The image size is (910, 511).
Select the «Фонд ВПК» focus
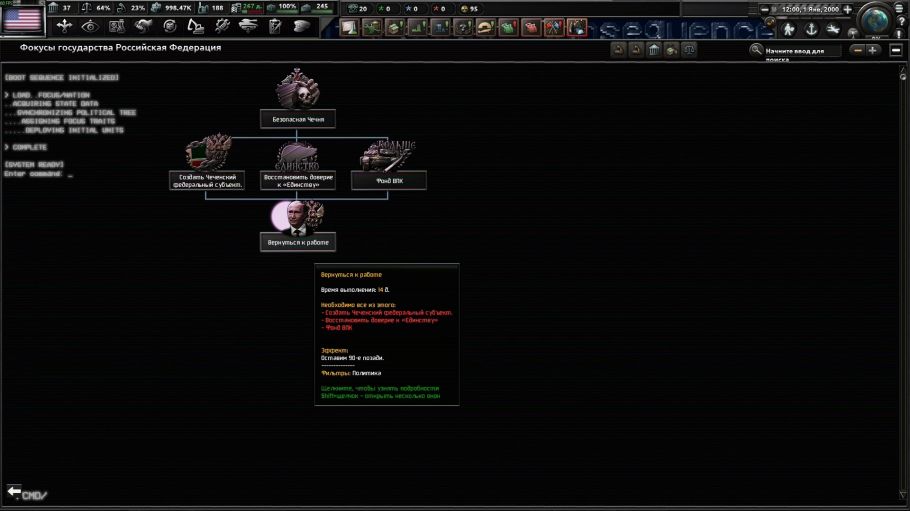(390, 180)
